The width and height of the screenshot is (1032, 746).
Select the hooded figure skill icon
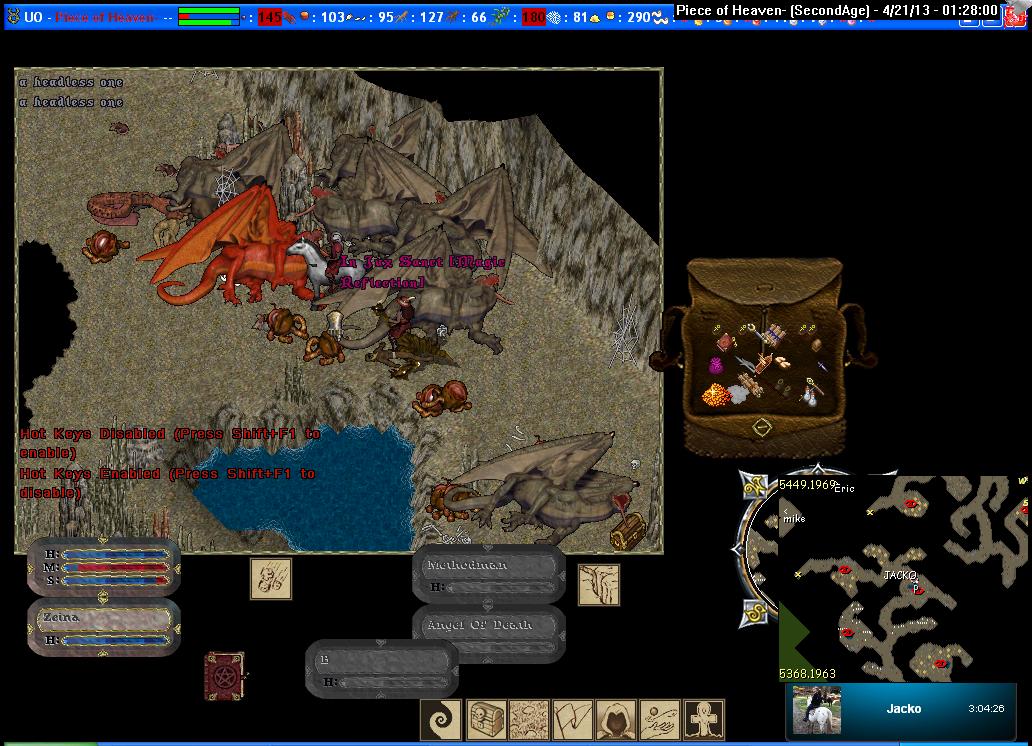tap(617, 720)
